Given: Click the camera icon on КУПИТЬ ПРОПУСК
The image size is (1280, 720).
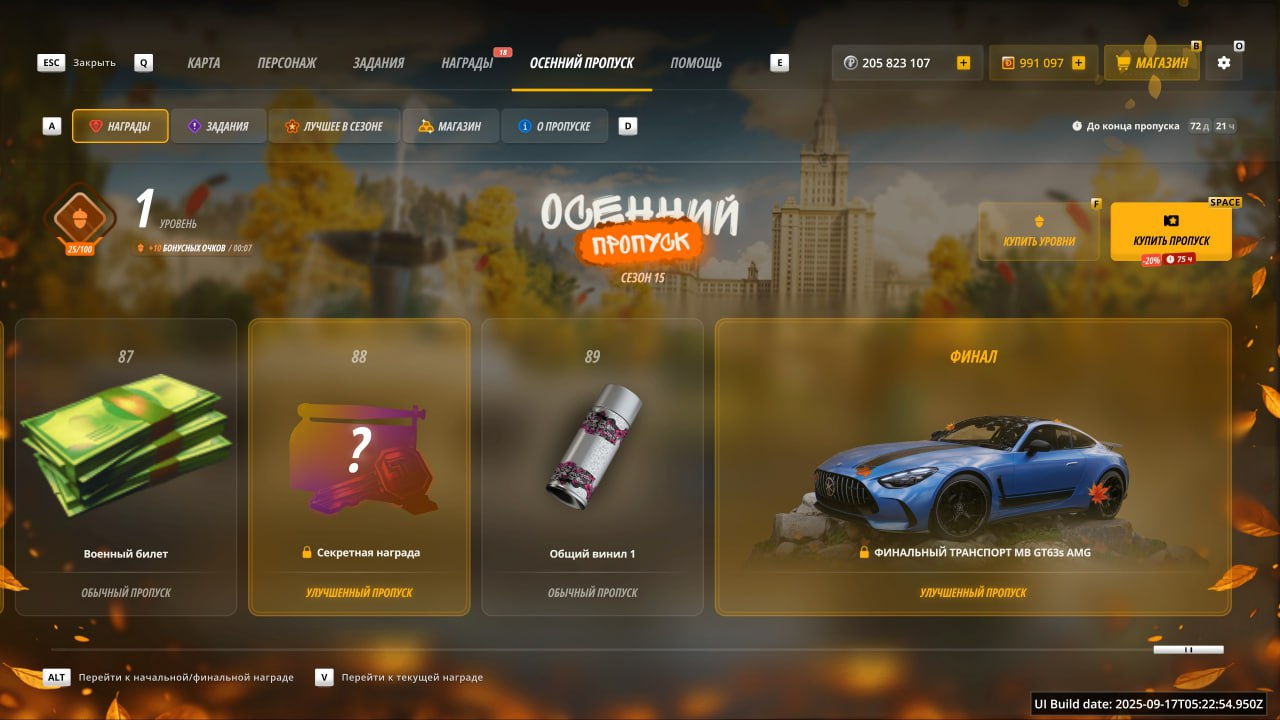Looking at the screenshot, I should point(1172,224).
